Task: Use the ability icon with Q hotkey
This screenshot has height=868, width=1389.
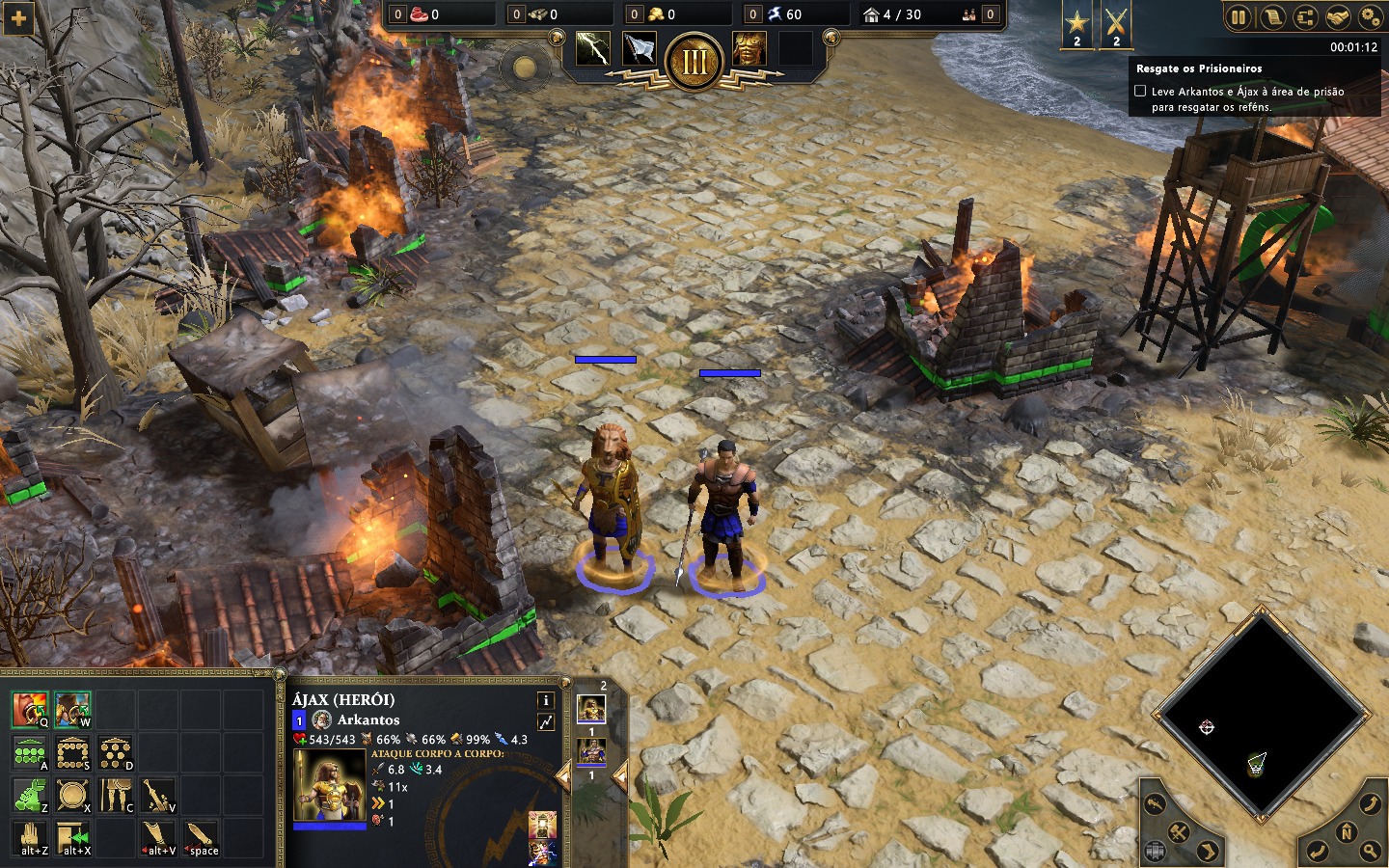Action: click(30, 709)
